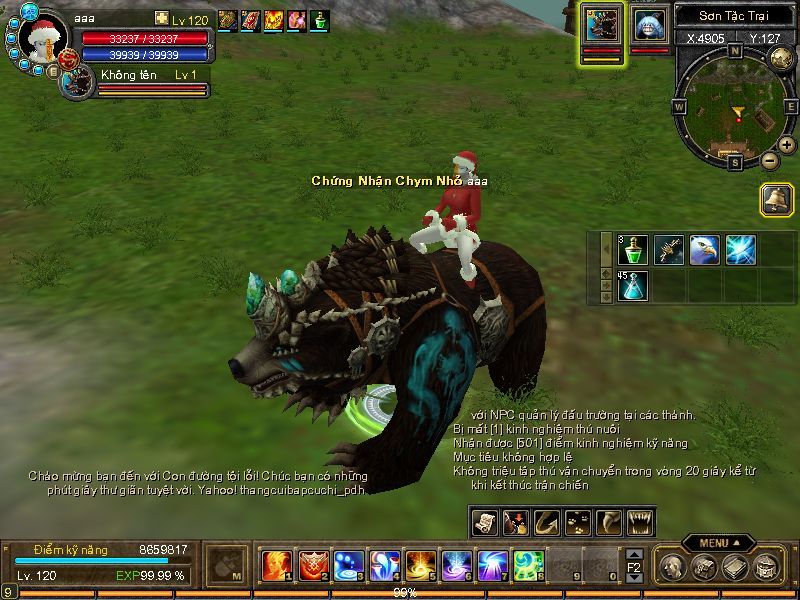
Task: Activate the green swirl skill in slot 8
Action: point(528,566)
